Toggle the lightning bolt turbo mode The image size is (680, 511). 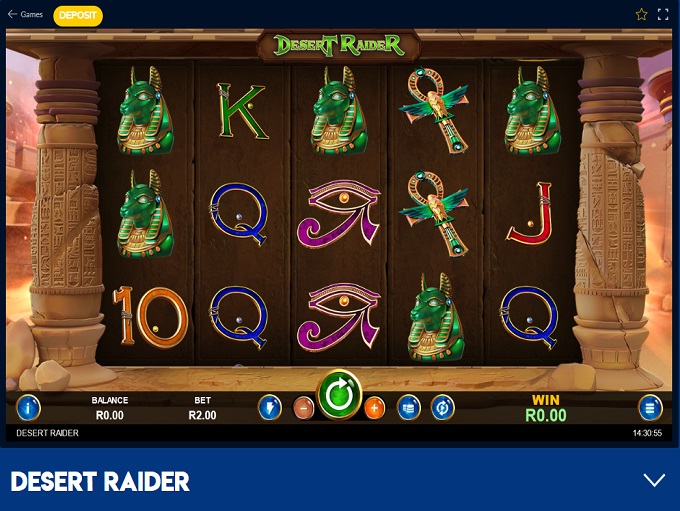[269, 407]
